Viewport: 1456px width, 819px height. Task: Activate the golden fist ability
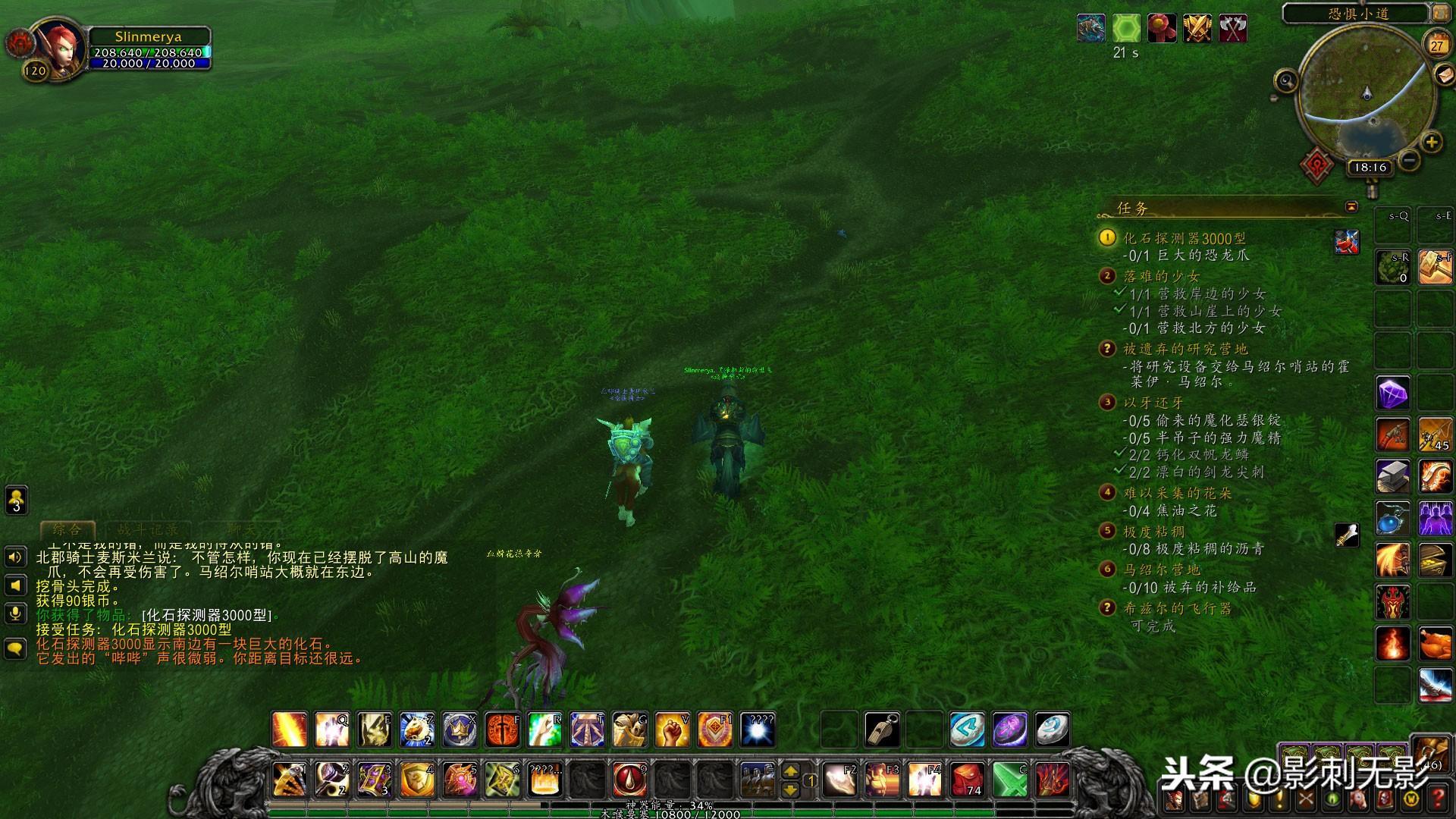672,730
